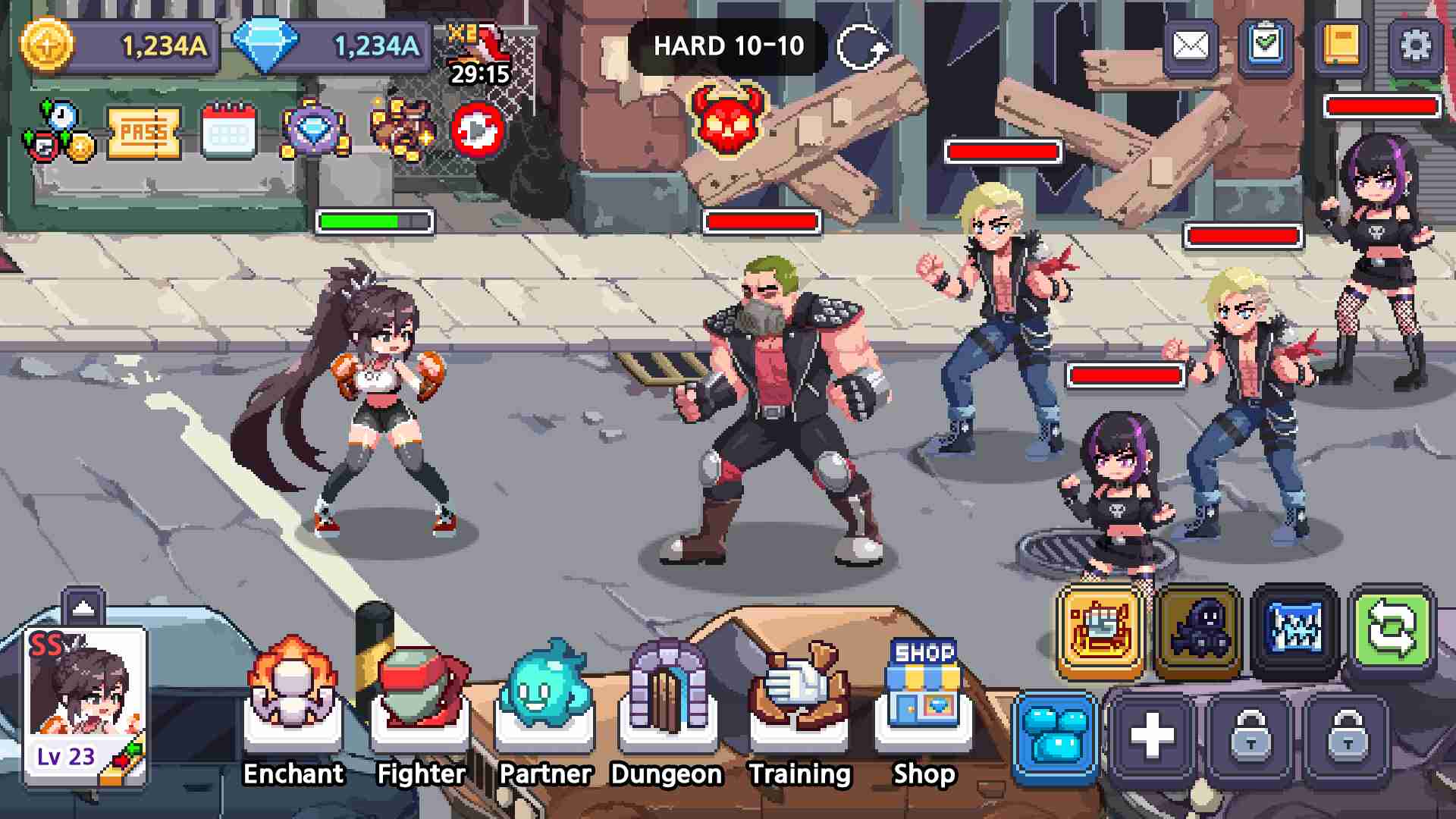Add a skill with the plus slot
Screen dimensions: 1456x819
(1152, 736)
